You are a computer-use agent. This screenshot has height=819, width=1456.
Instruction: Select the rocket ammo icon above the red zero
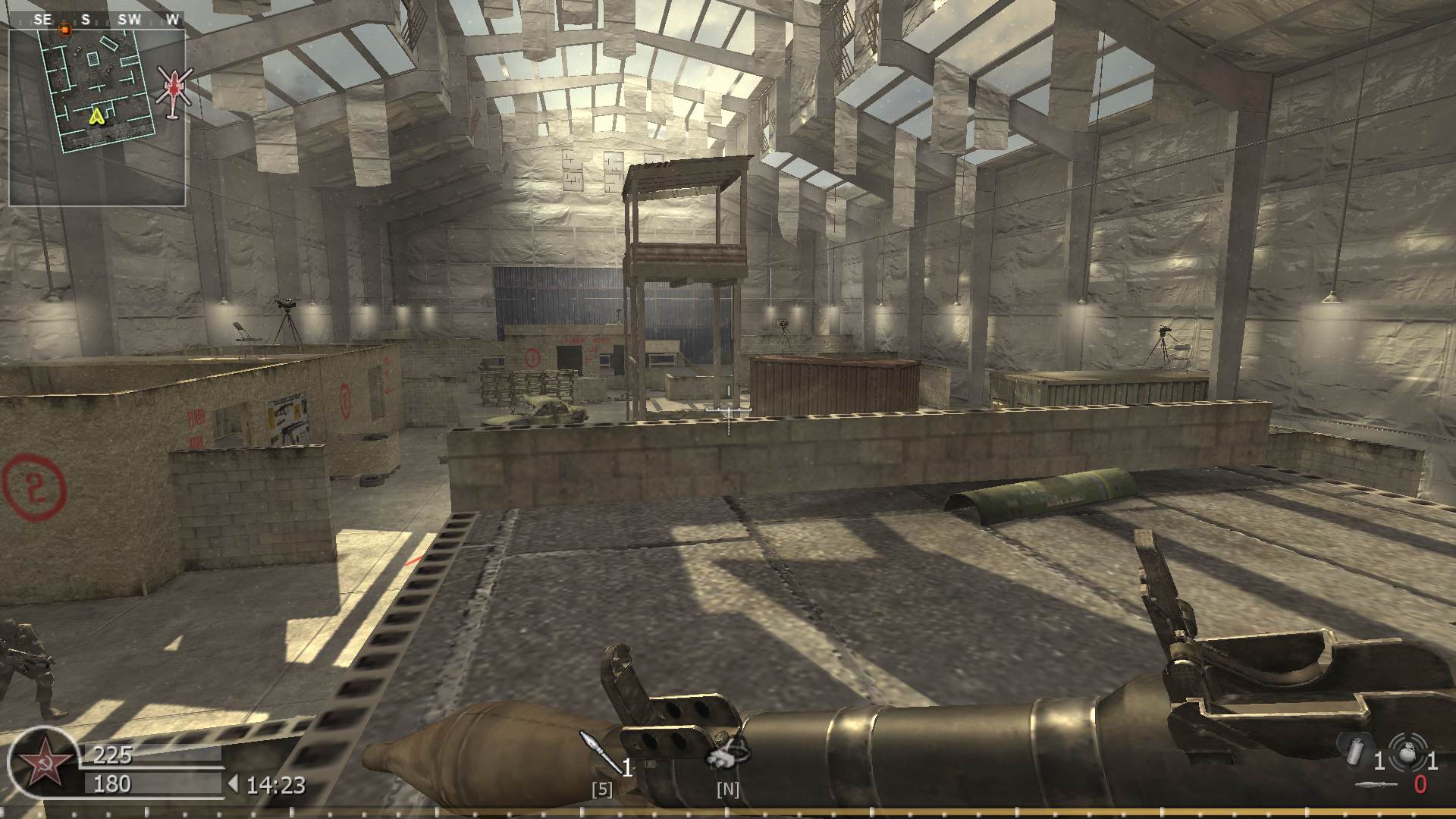[x=1376, y=784]
